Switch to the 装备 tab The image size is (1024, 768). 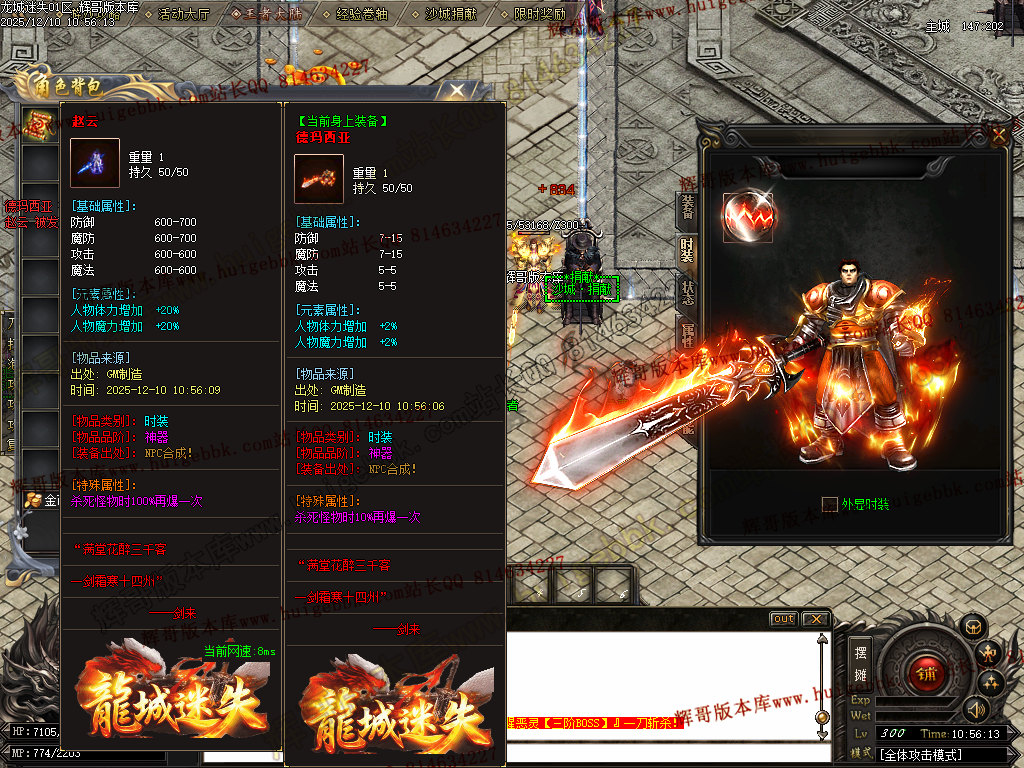pyautogui.click(x=688, y=207)
